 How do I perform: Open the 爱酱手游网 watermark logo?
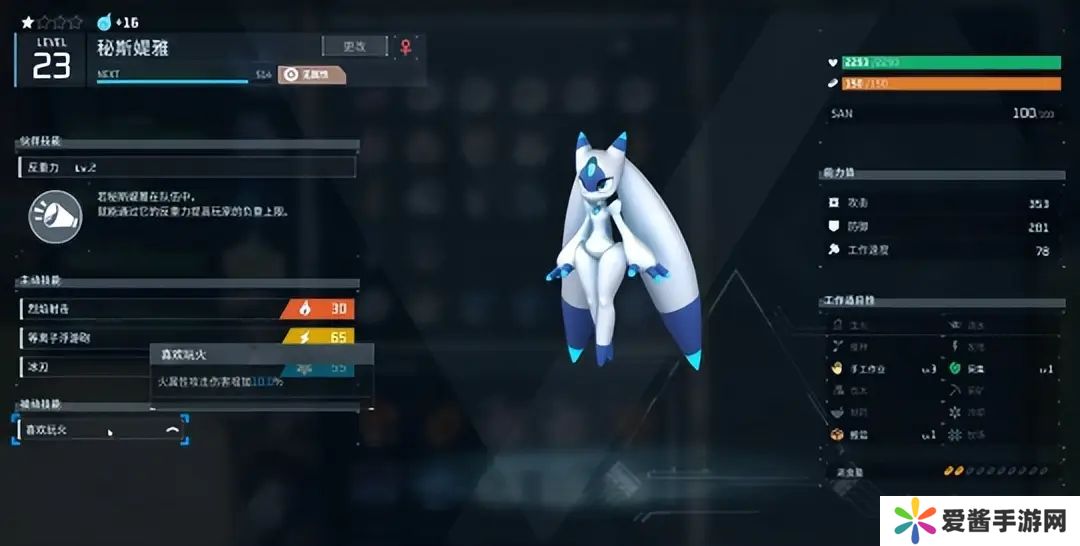(x=979, y=521)
